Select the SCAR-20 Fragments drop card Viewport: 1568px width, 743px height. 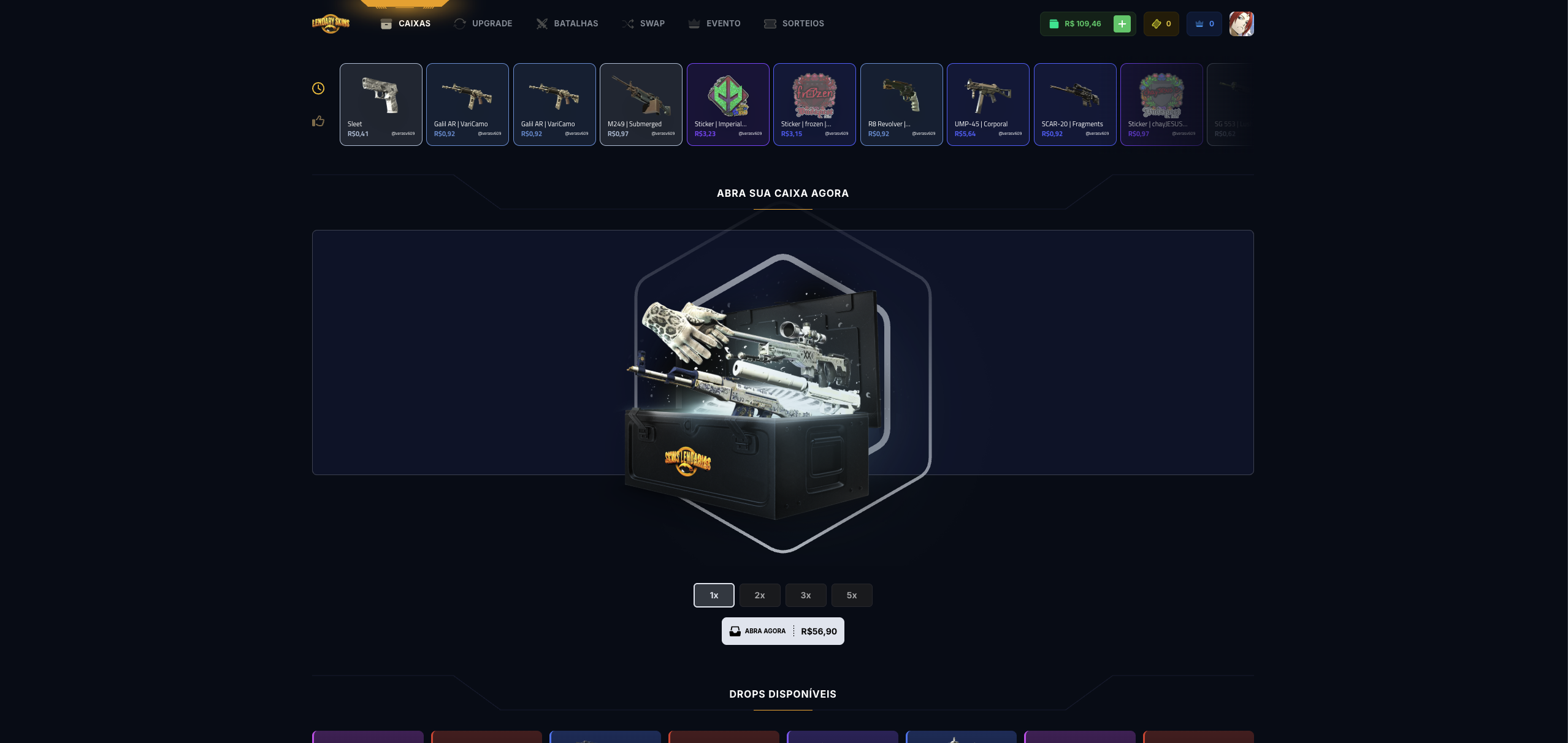(x=1075, y=104)
